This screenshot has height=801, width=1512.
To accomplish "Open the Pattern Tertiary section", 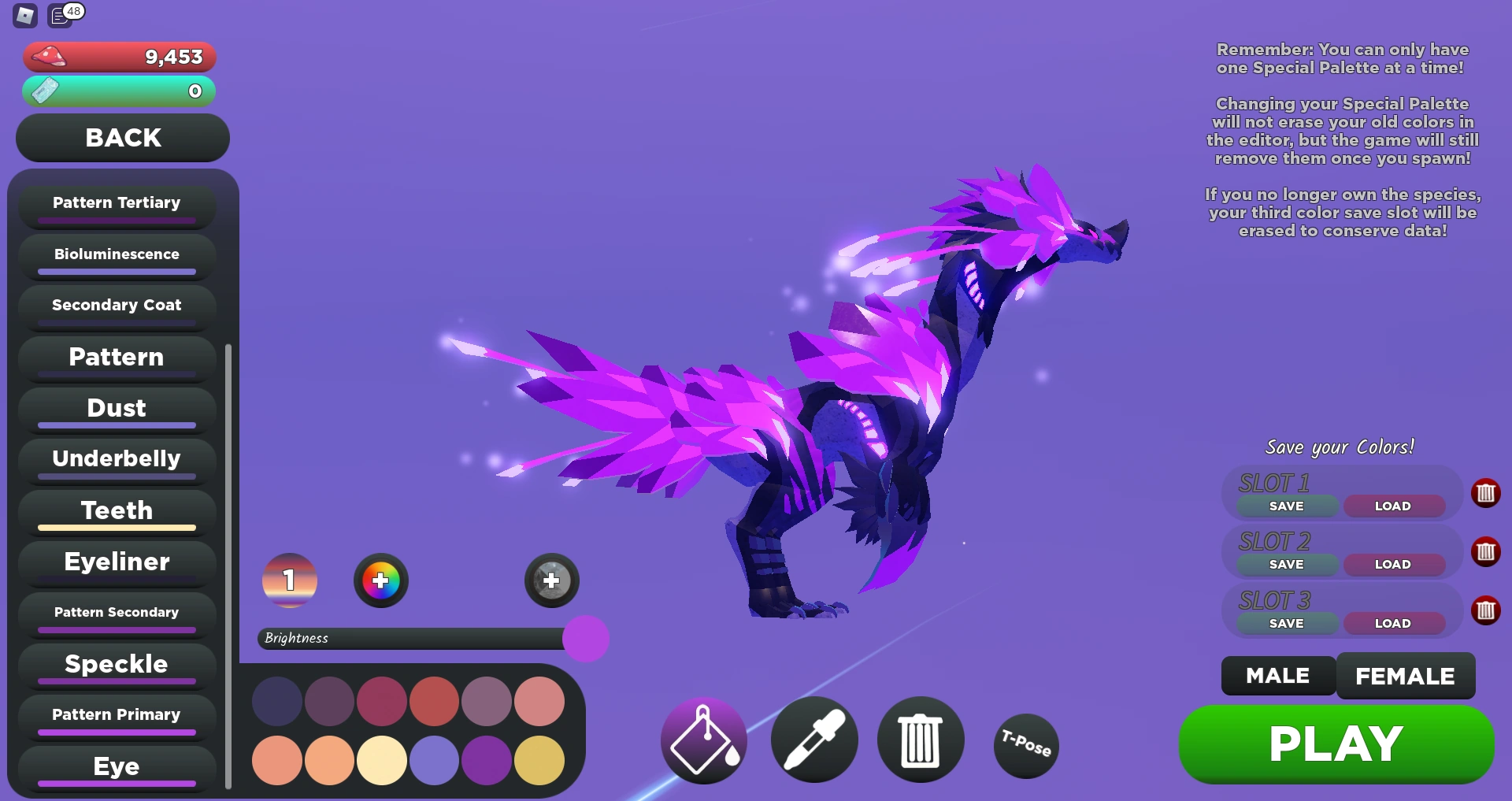I will point(116,202).
